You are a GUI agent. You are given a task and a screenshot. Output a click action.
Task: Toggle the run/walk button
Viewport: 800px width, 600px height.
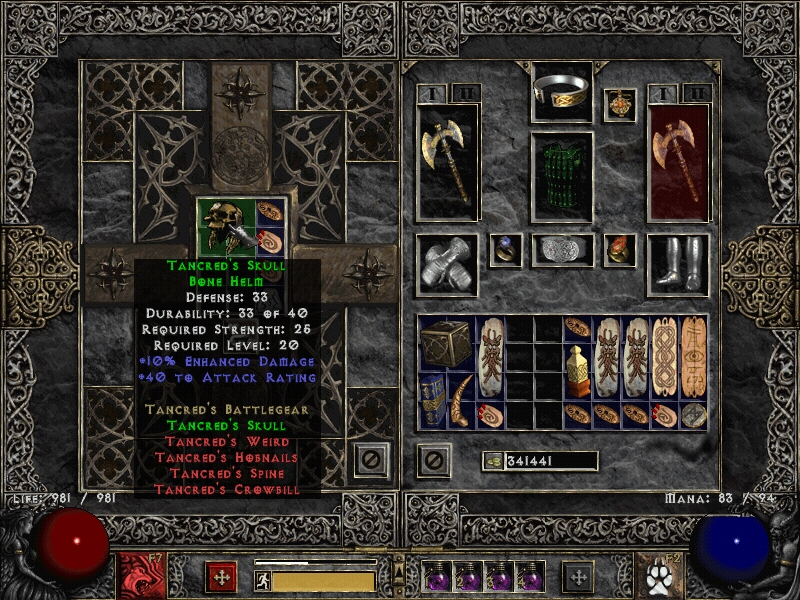point(263,580)
